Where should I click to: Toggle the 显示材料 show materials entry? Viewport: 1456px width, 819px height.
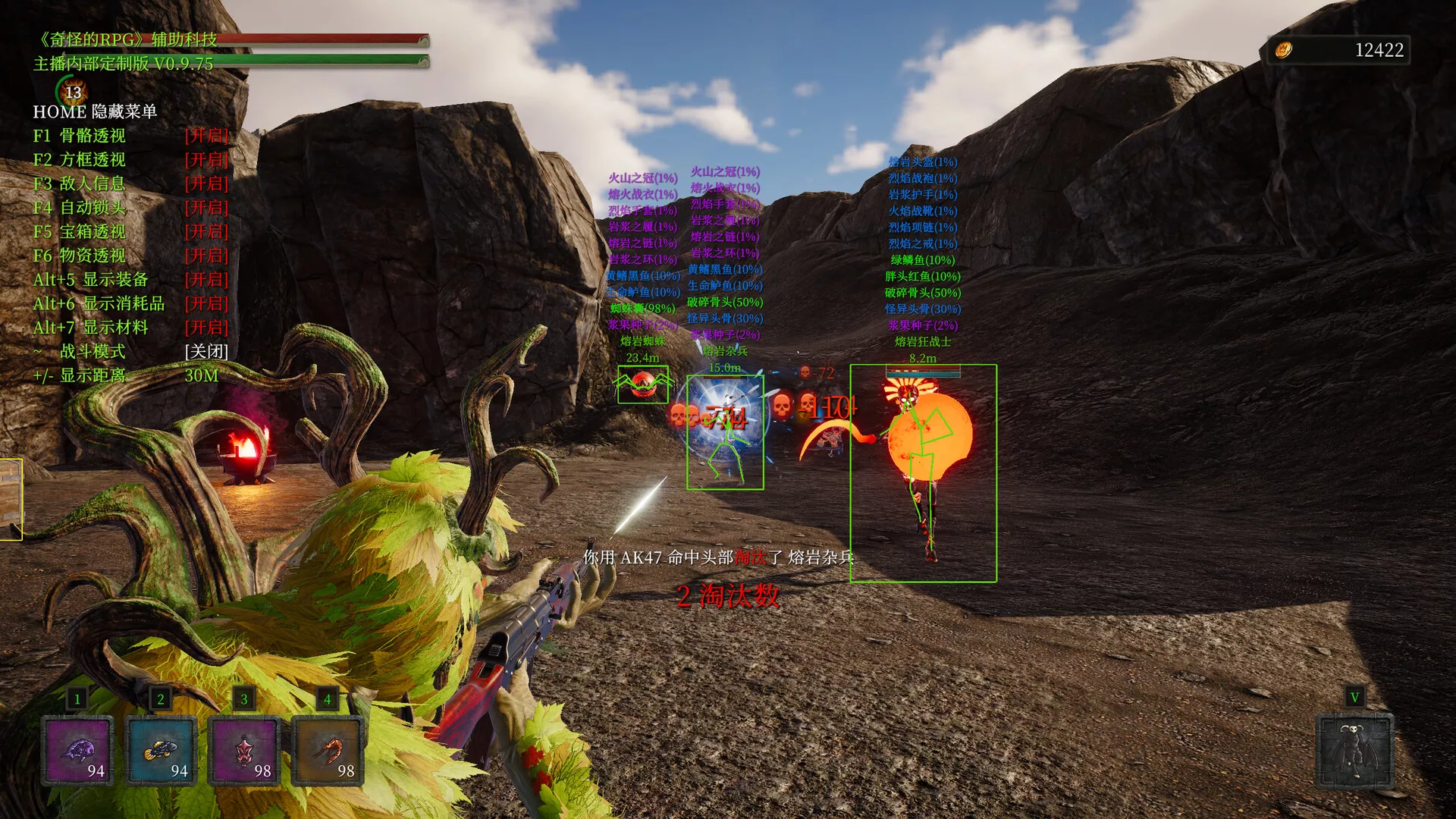130,328
